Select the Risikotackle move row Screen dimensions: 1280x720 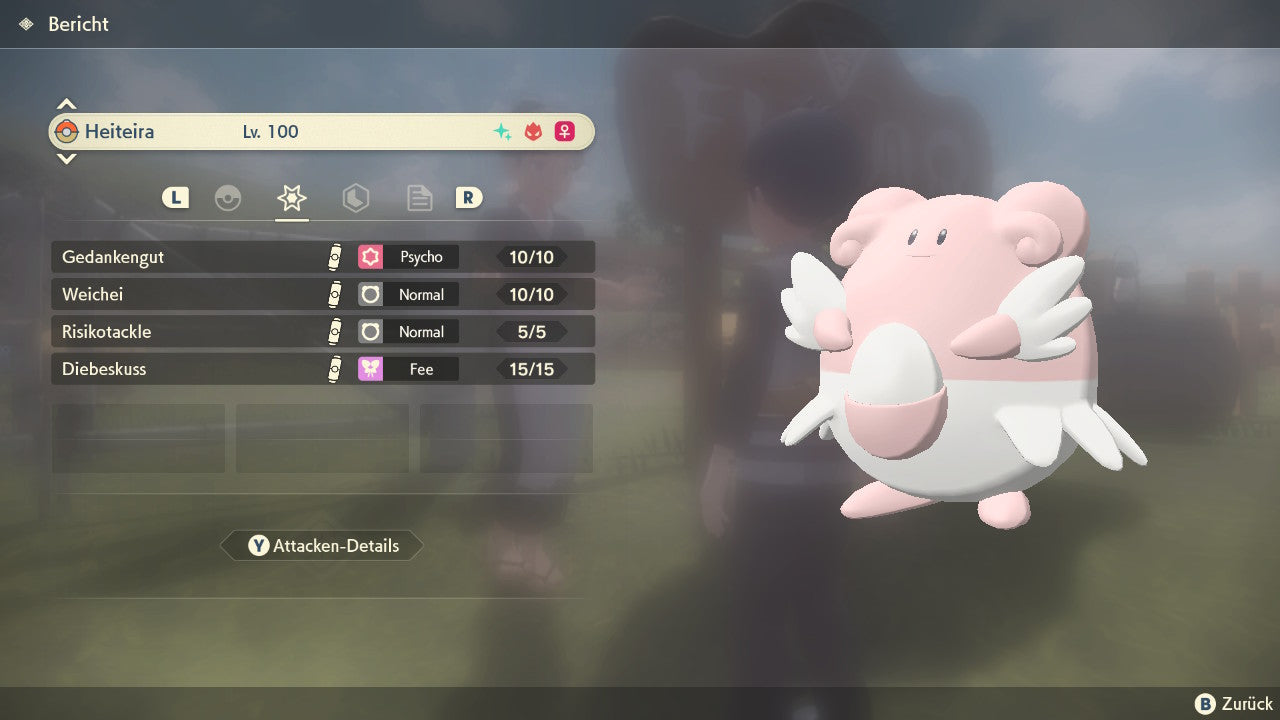coord(322,332)
